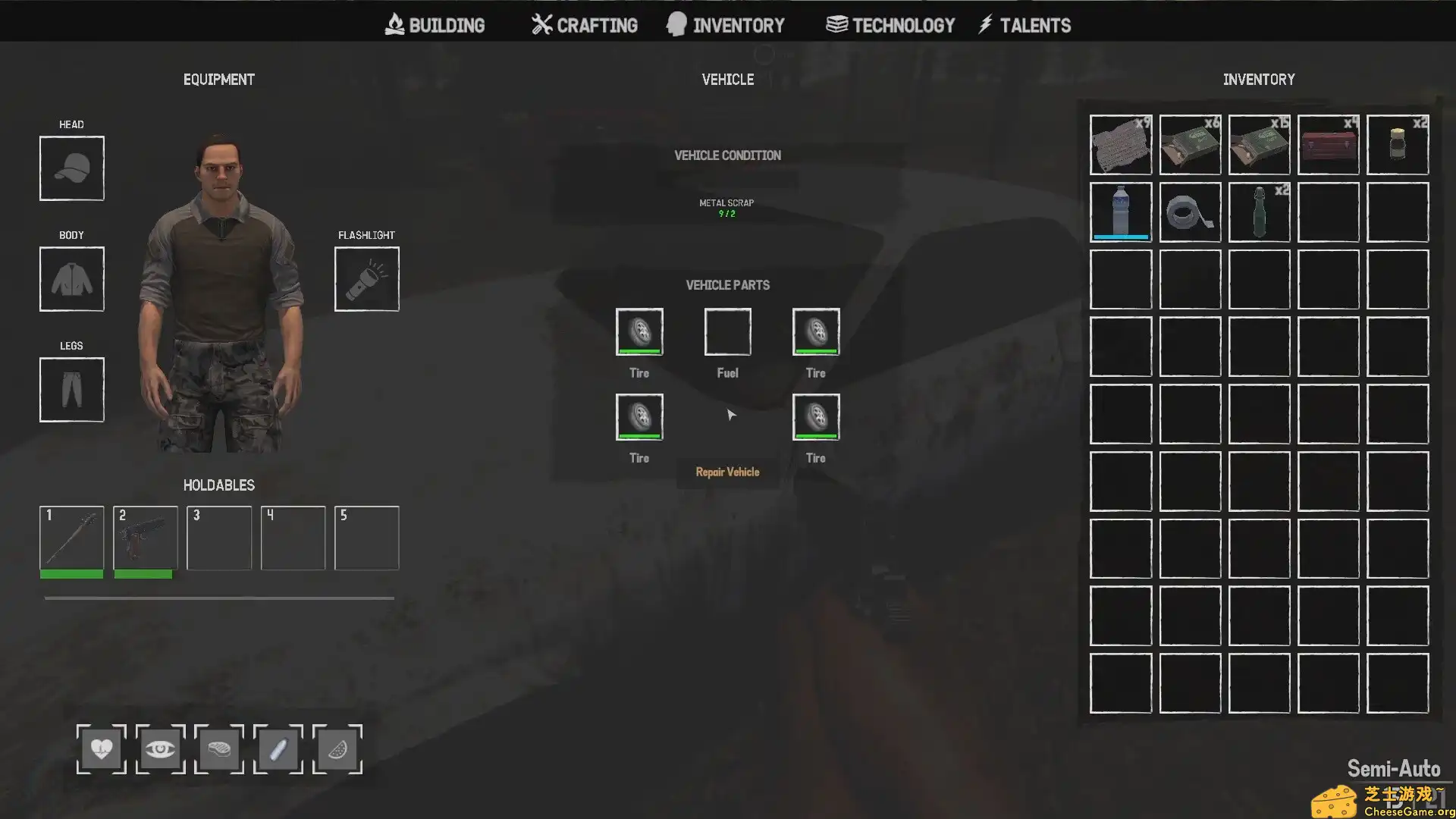Click the water bottle's blue fill bar
The height and width of the screenshot is (819, 1456).
click(1120, 237)
